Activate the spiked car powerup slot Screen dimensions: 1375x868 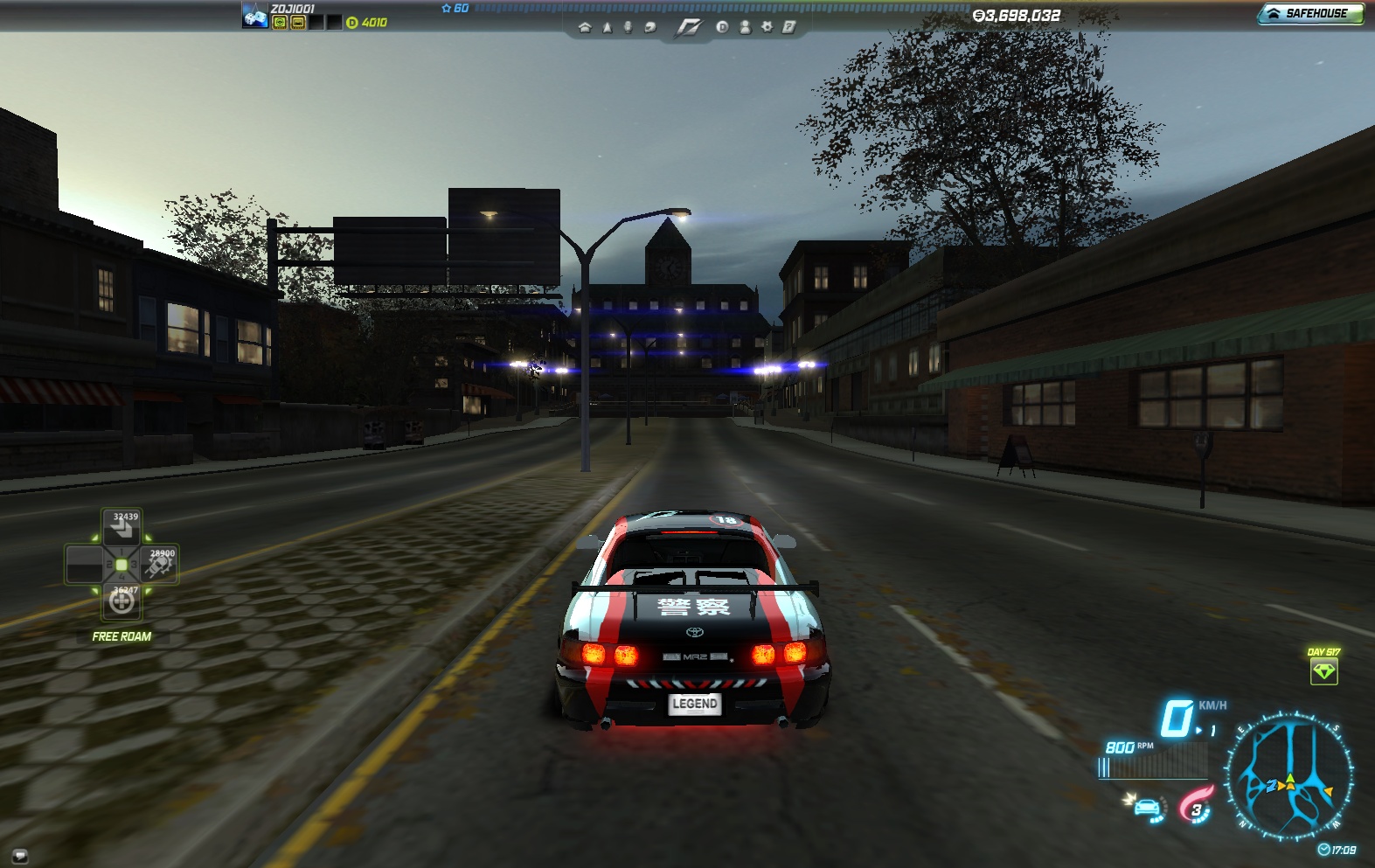pyautogui.click(x=161, y=566)
